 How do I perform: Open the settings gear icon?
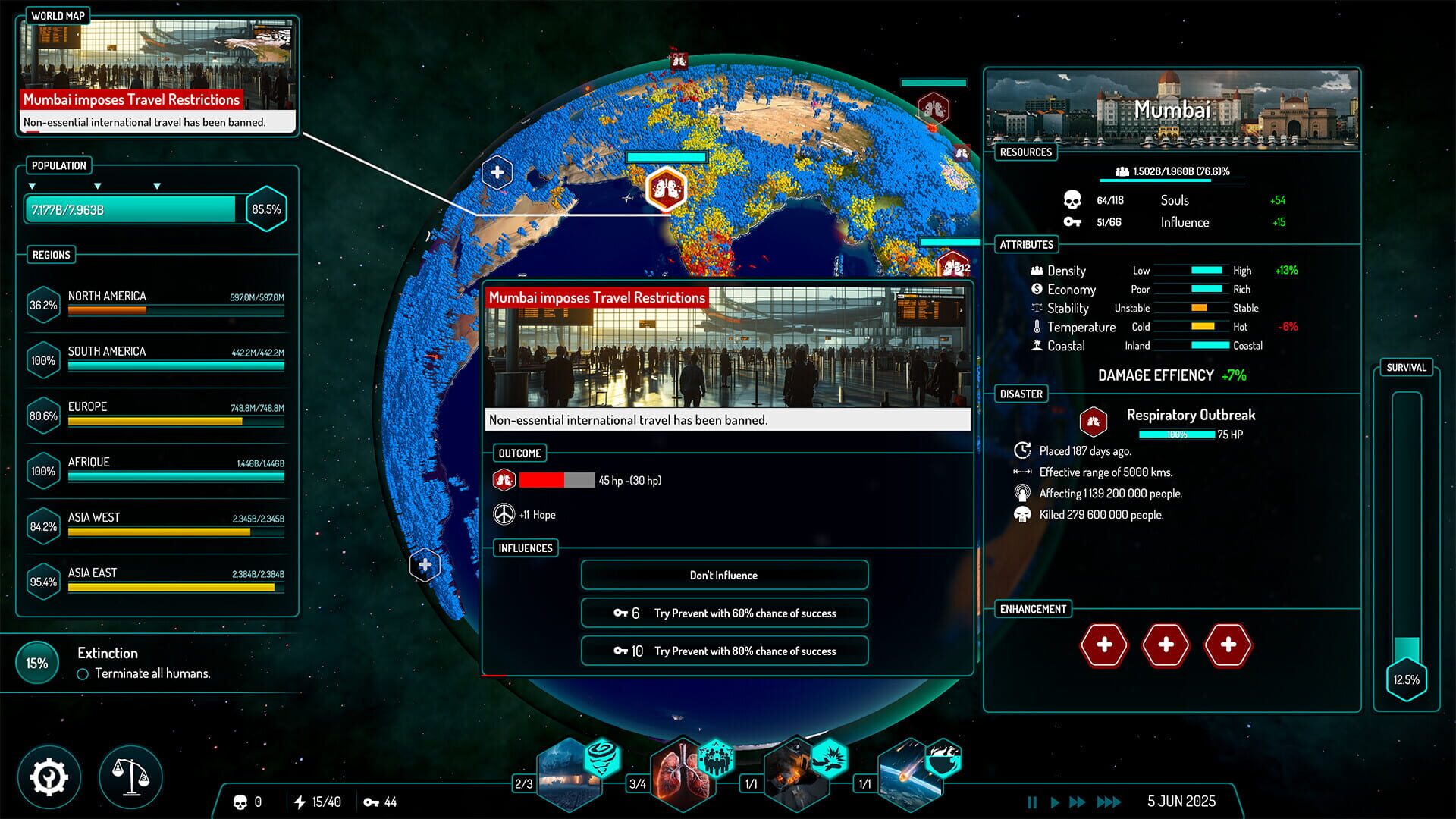[x=48, y=777]
